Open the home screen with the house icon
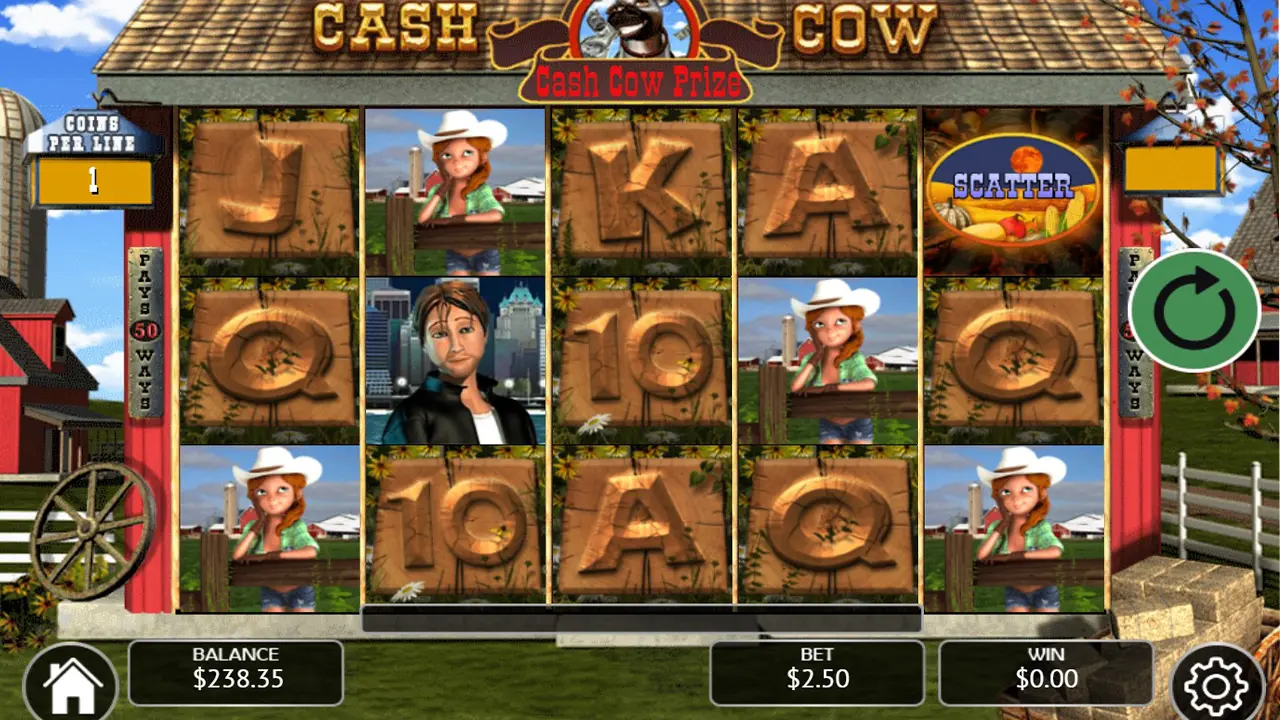 click(72, 679)
